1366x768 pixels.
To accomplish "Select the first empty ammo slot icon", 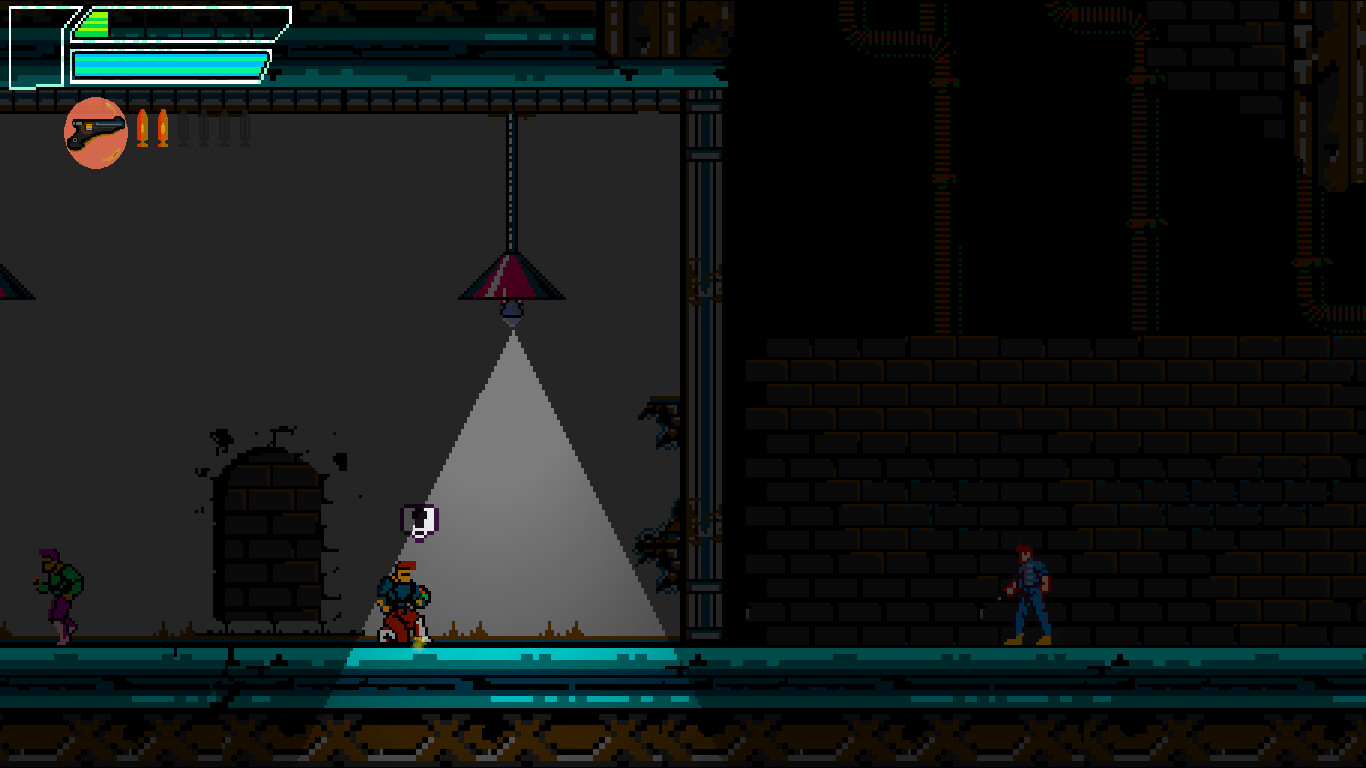I will tap(184, 128).
